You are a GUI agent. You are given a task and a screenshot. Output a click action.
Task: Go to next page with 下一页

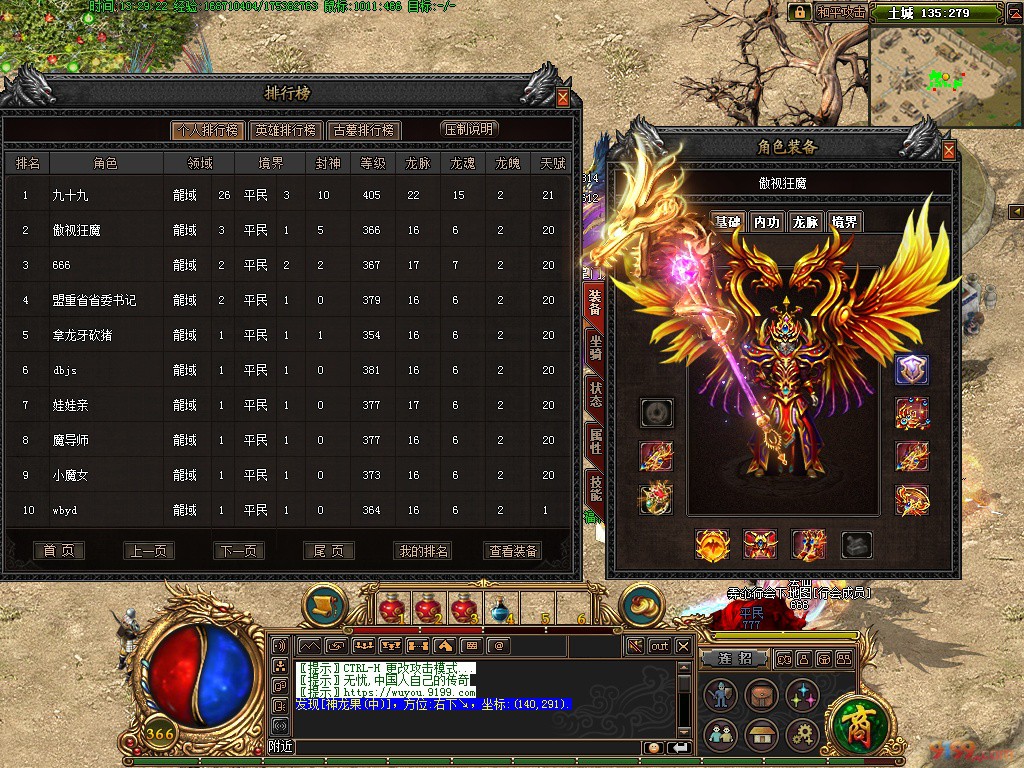click(238, 551)
